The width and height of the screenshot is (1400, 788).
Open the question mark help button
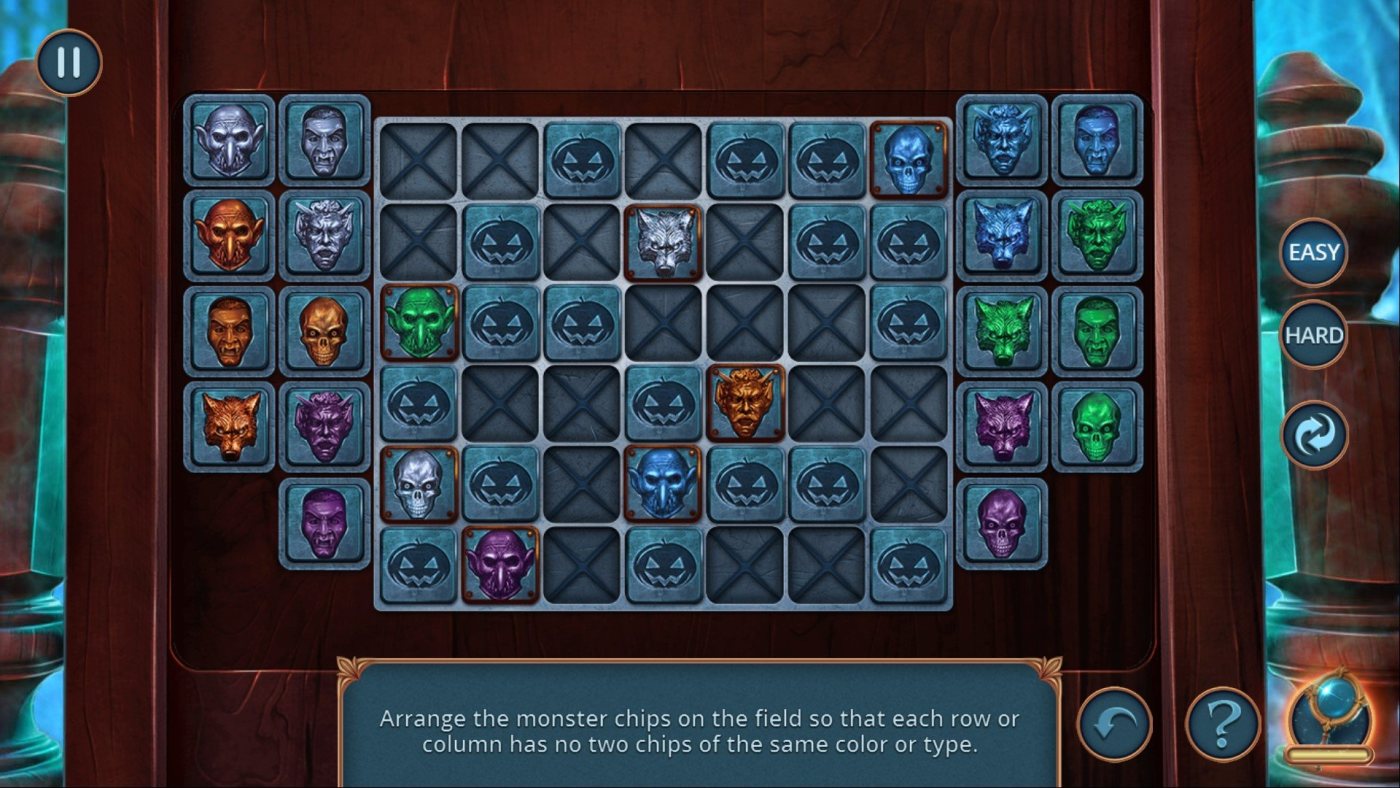click(1222, 723)
